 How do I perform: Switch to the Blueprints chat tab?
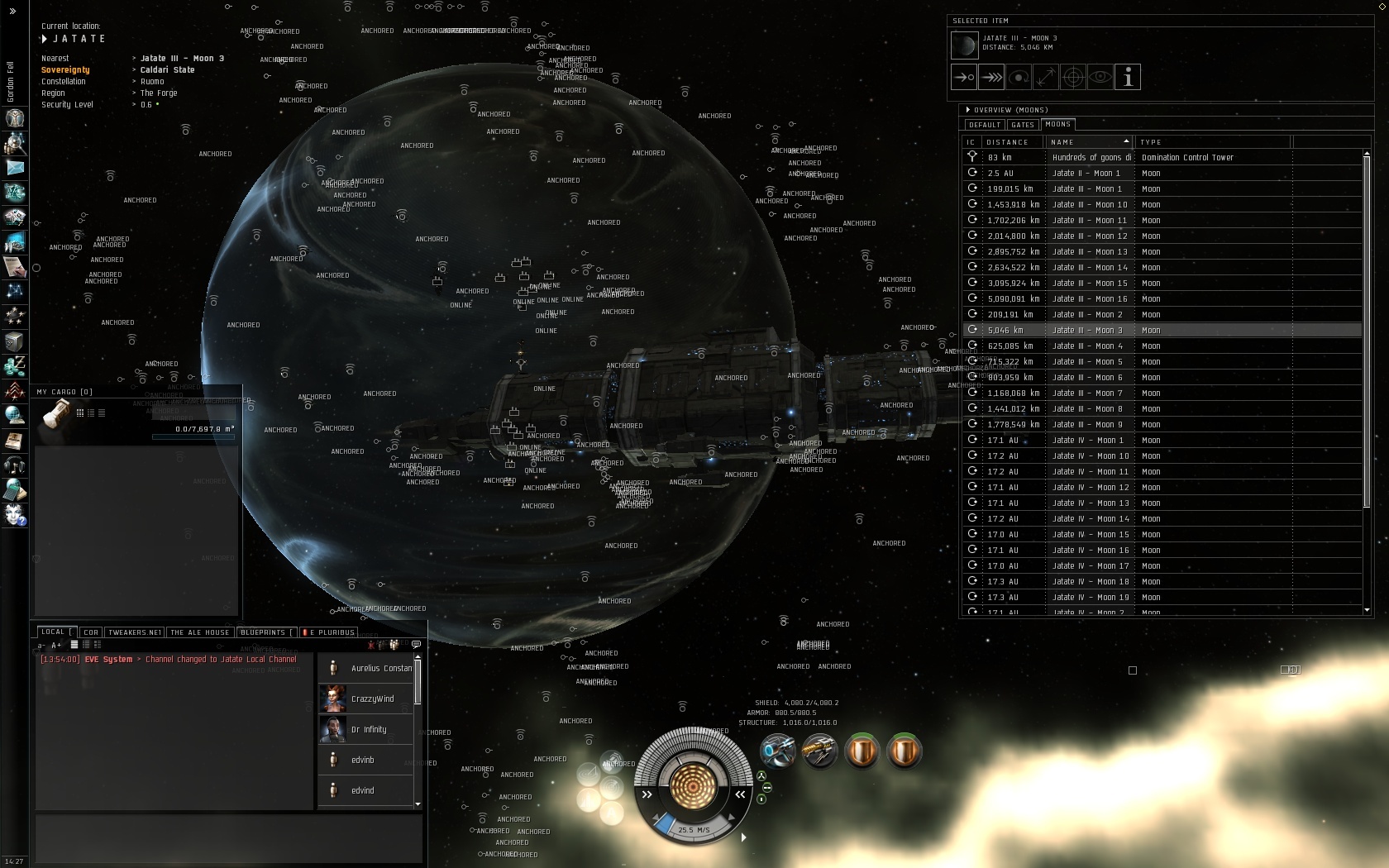(263, 632)
